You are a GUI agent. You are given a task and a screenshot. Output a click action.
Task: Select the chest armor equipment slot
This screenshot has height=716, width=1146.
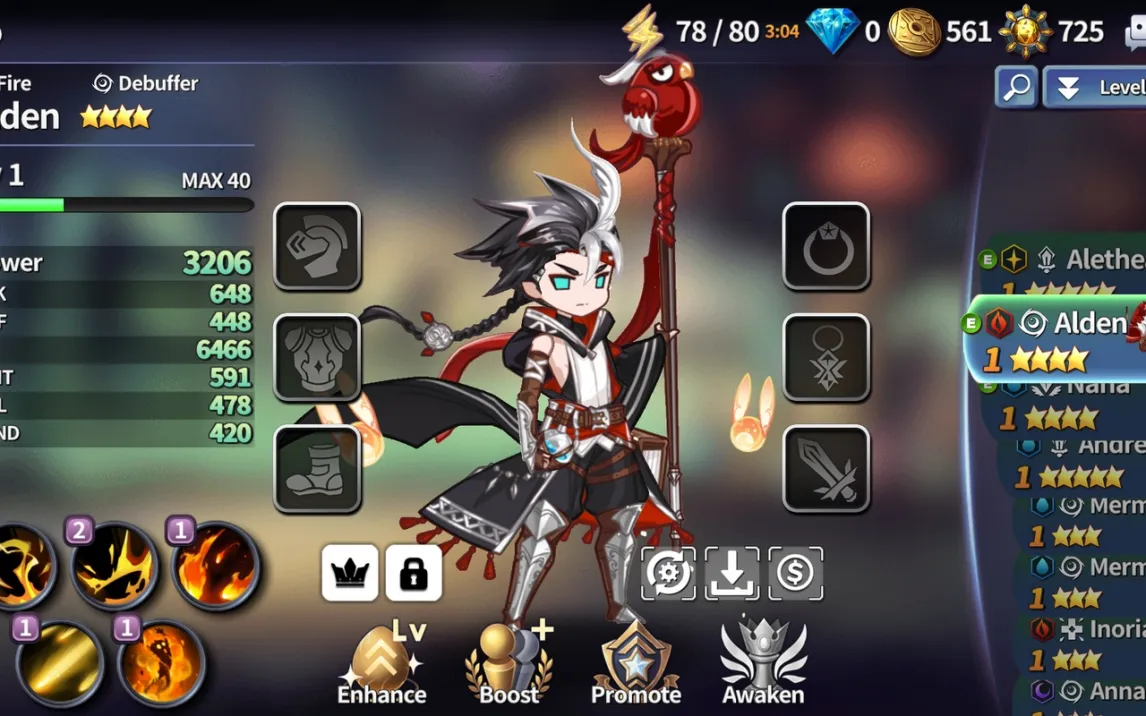pos(317,357)
